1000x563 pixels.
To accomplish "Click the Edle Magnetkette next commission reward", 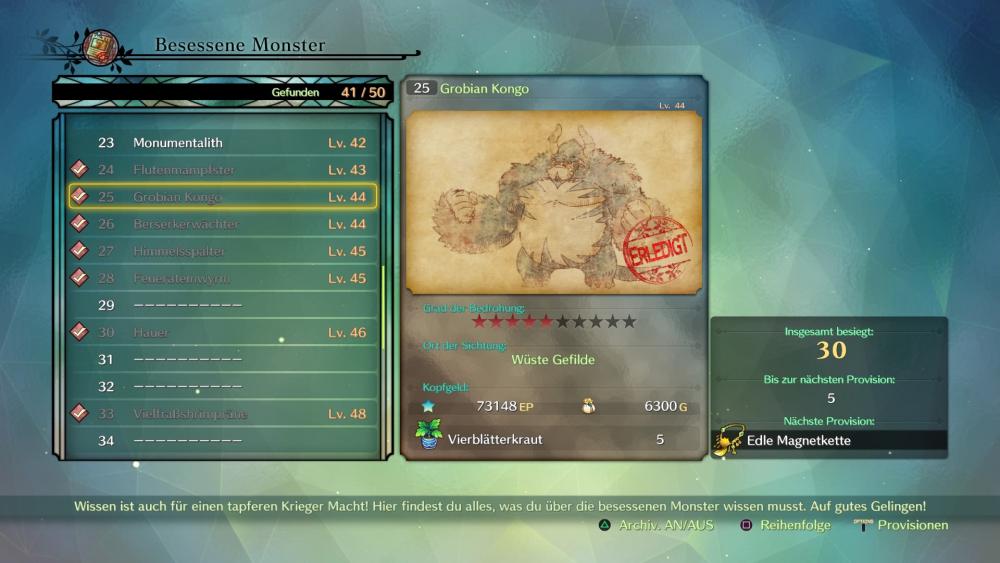I will point(829,440).
